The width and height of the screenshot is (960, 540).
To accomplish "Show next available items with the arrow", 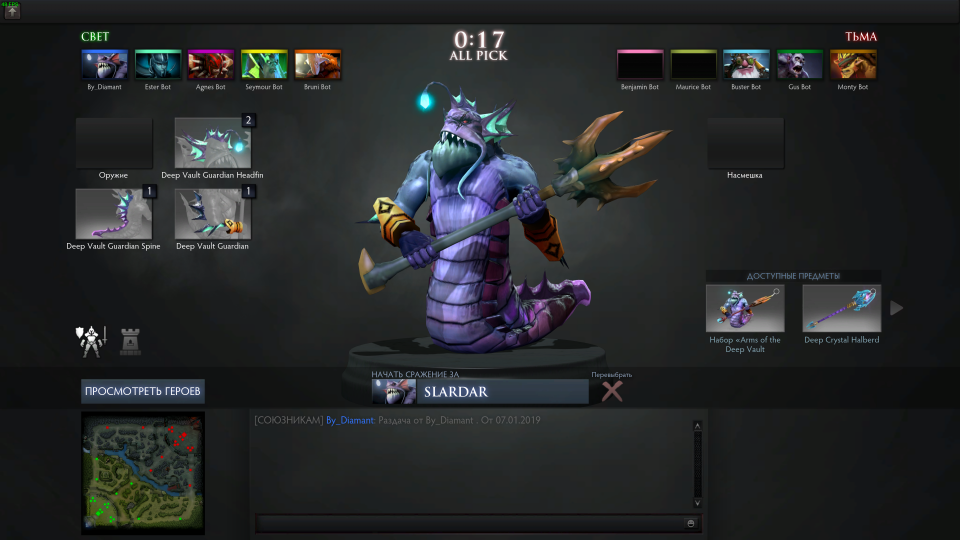I will 896,308.
